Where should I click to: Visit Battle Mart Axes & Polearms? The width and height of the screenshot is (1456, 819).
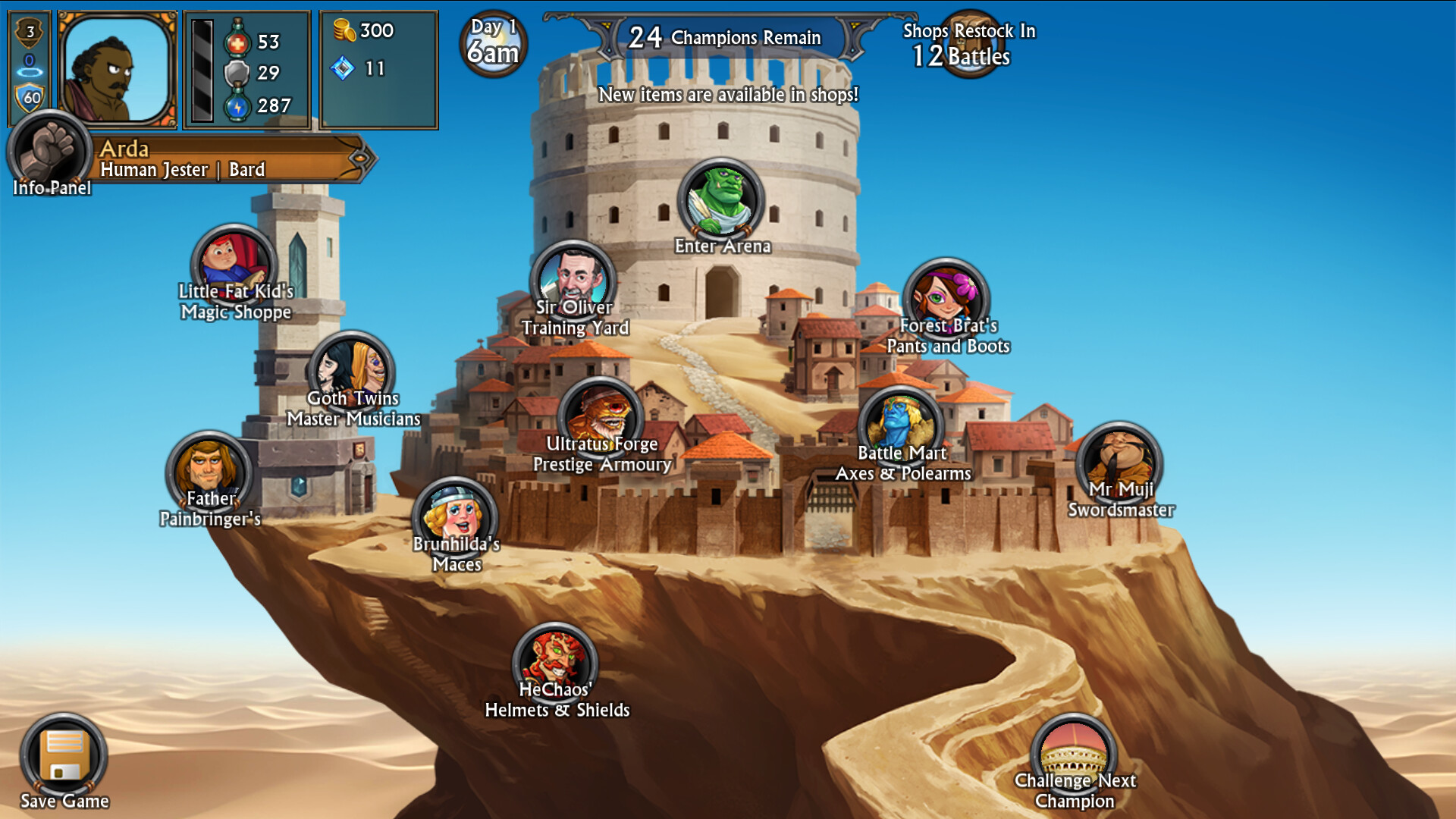[x=901, y=426]
